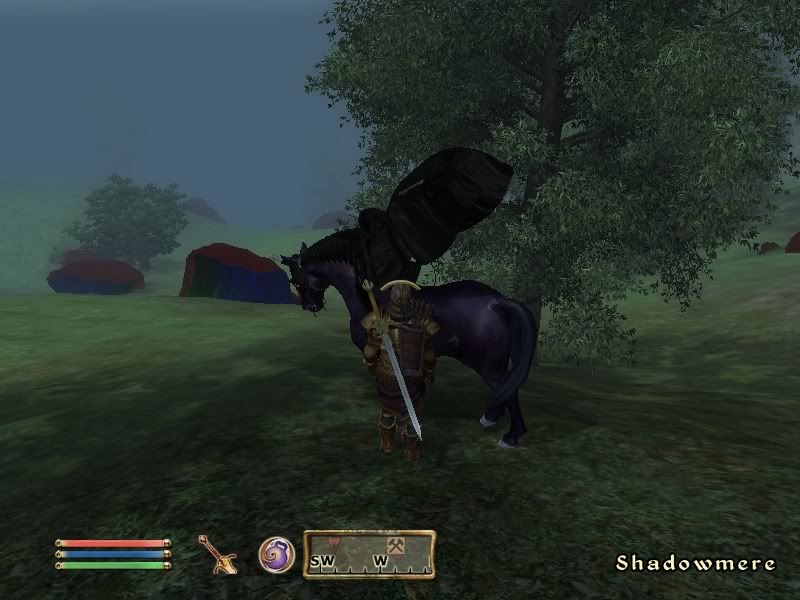Viewport: 800px width, 600px height.
Task: Click the compass bar
Action: click(369, 555)
